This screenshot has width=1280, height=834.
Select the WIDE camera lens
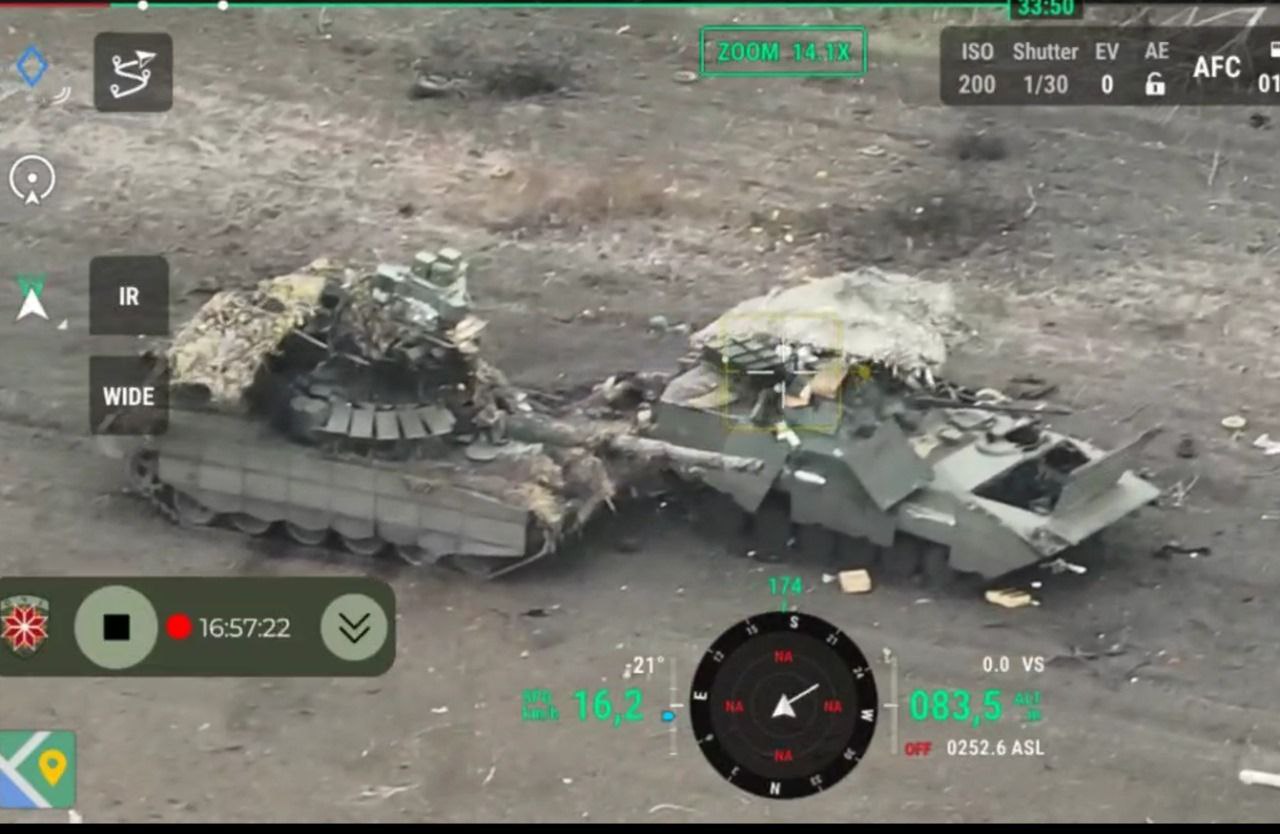[x=129, y=396]
